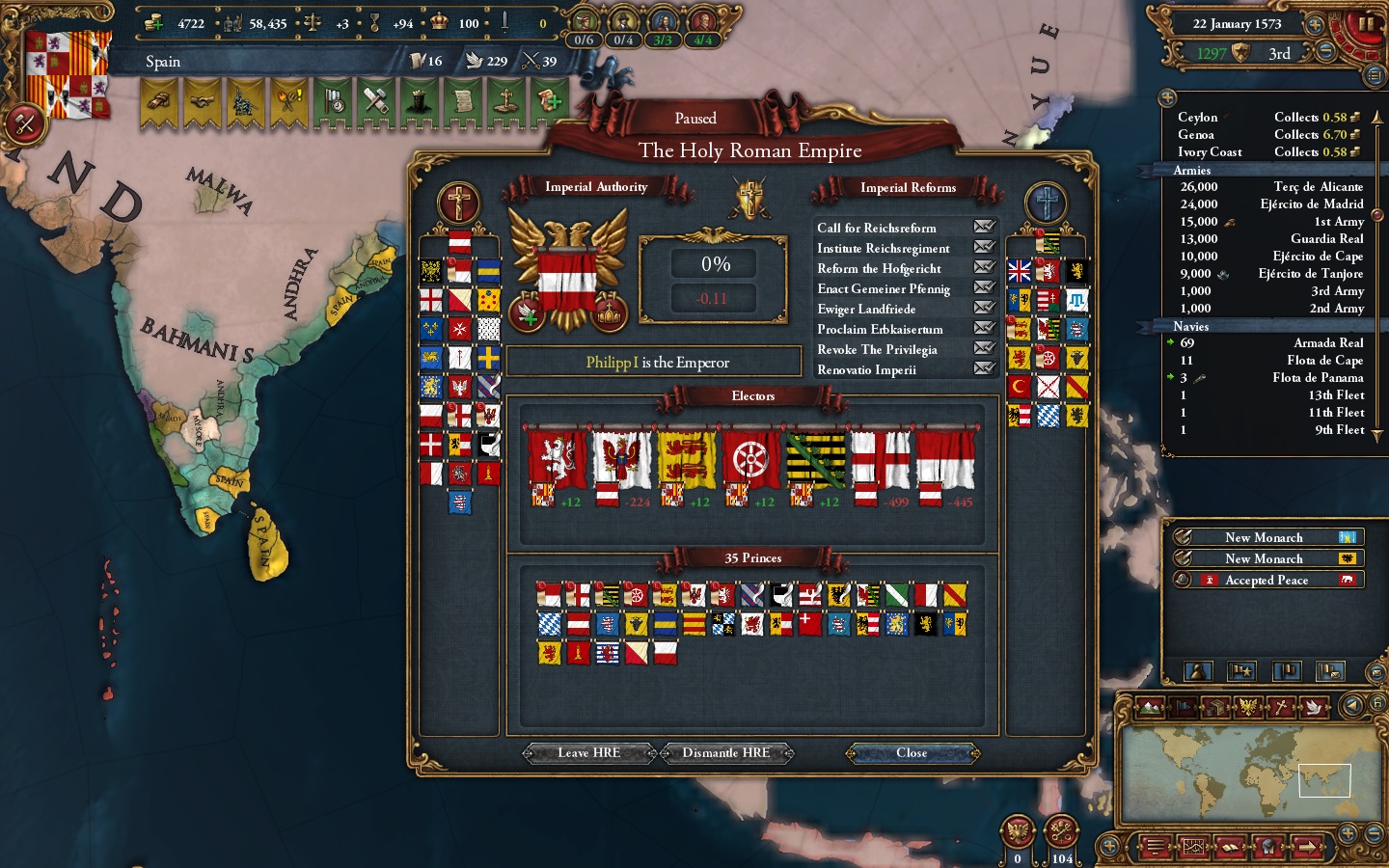Choose the Revoke The Privilegia reform
This screenshot has width=1389, height=868.
click(877, 349)
